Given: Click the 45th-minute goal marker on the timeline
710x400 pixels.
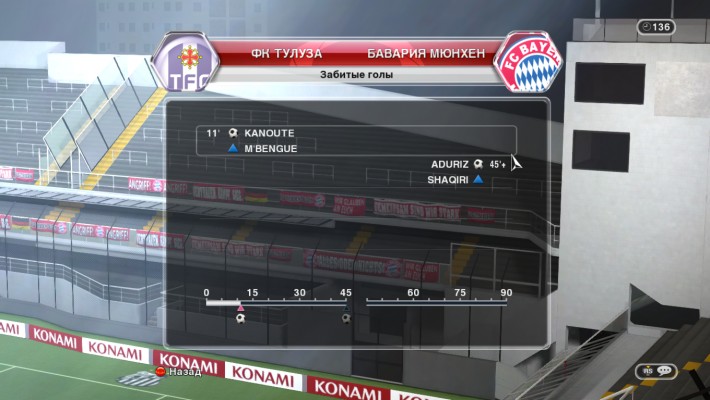Looking at the screenshot, I should coord(346,319).
